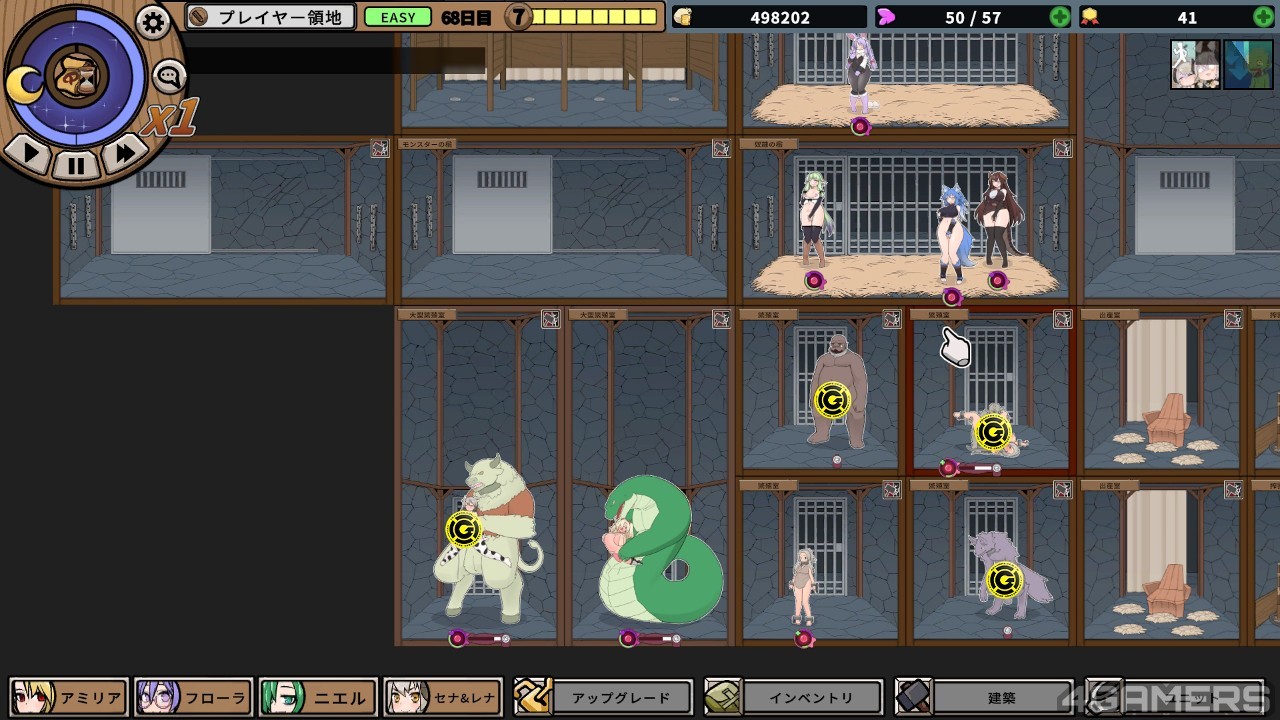Pause the game time
This screenshot has height=720, width=1280.
[76, 163]
